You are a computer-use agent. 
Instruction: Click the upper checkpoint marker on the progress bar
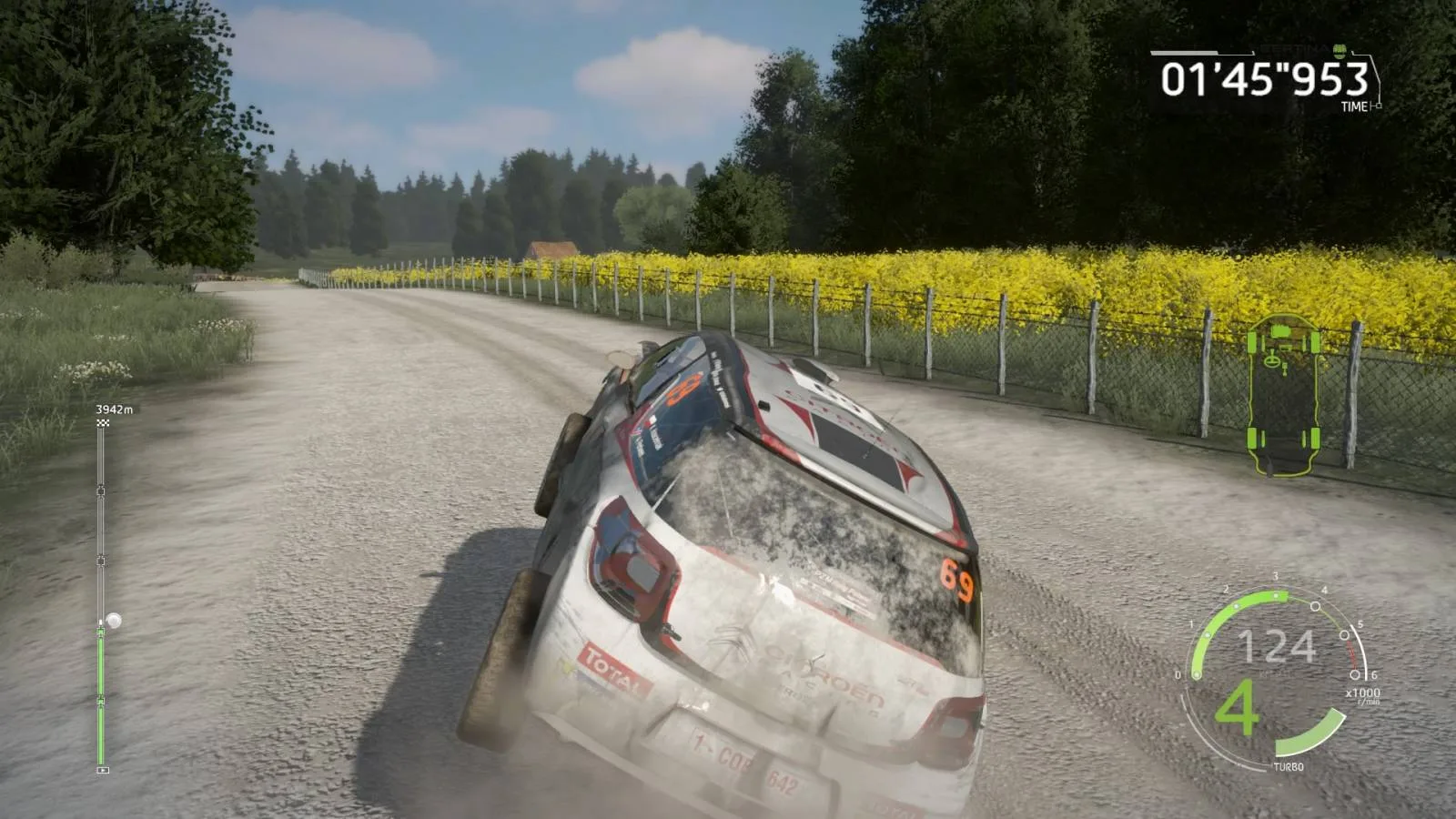(x=100, y=489)
